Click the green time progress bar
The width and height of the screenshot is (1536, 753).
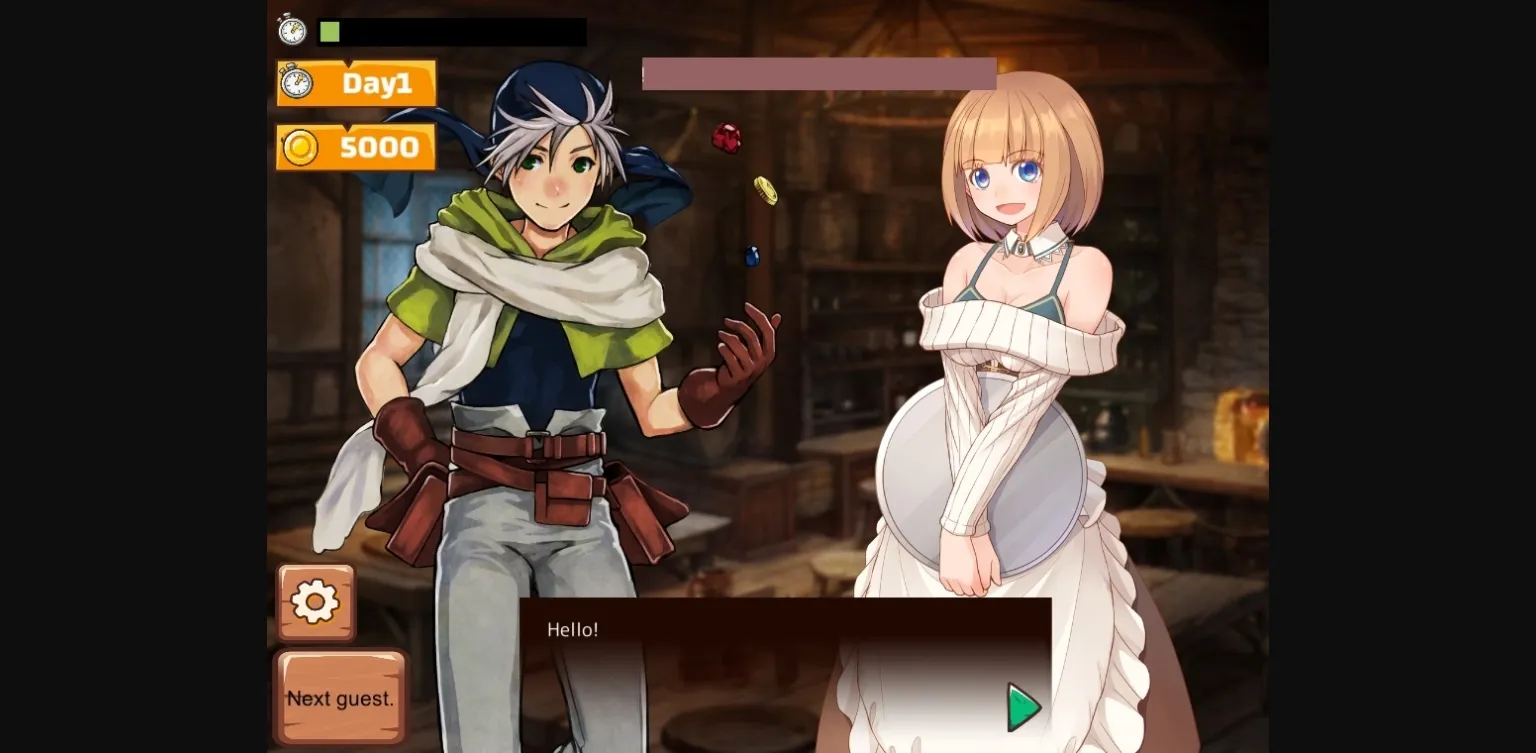(x=329, y=31)
